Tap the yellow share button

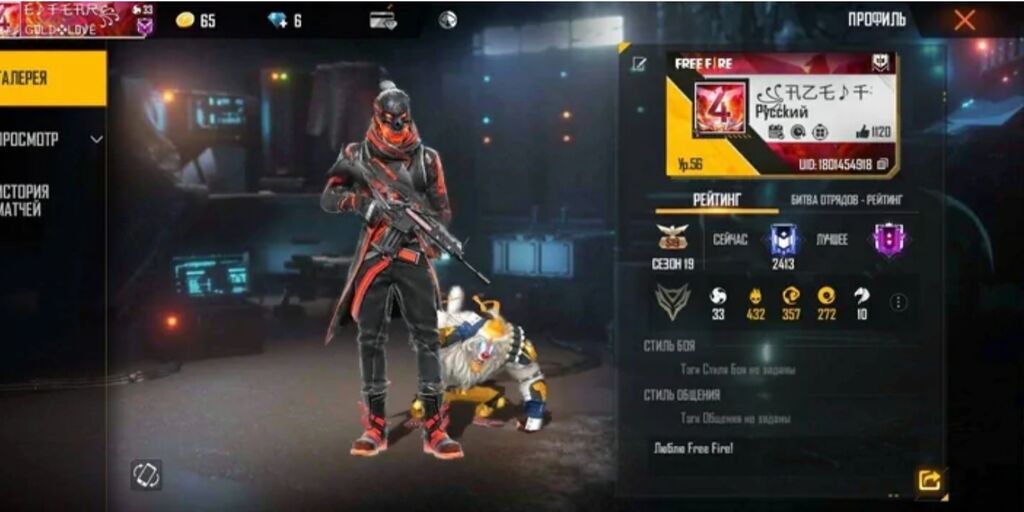coord(929,481)
